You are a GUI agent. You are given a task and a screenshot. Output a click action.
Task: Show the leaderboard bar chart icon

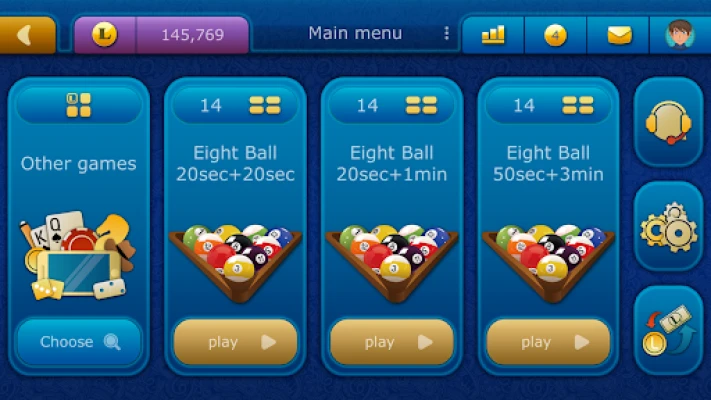tap(493, 35)
